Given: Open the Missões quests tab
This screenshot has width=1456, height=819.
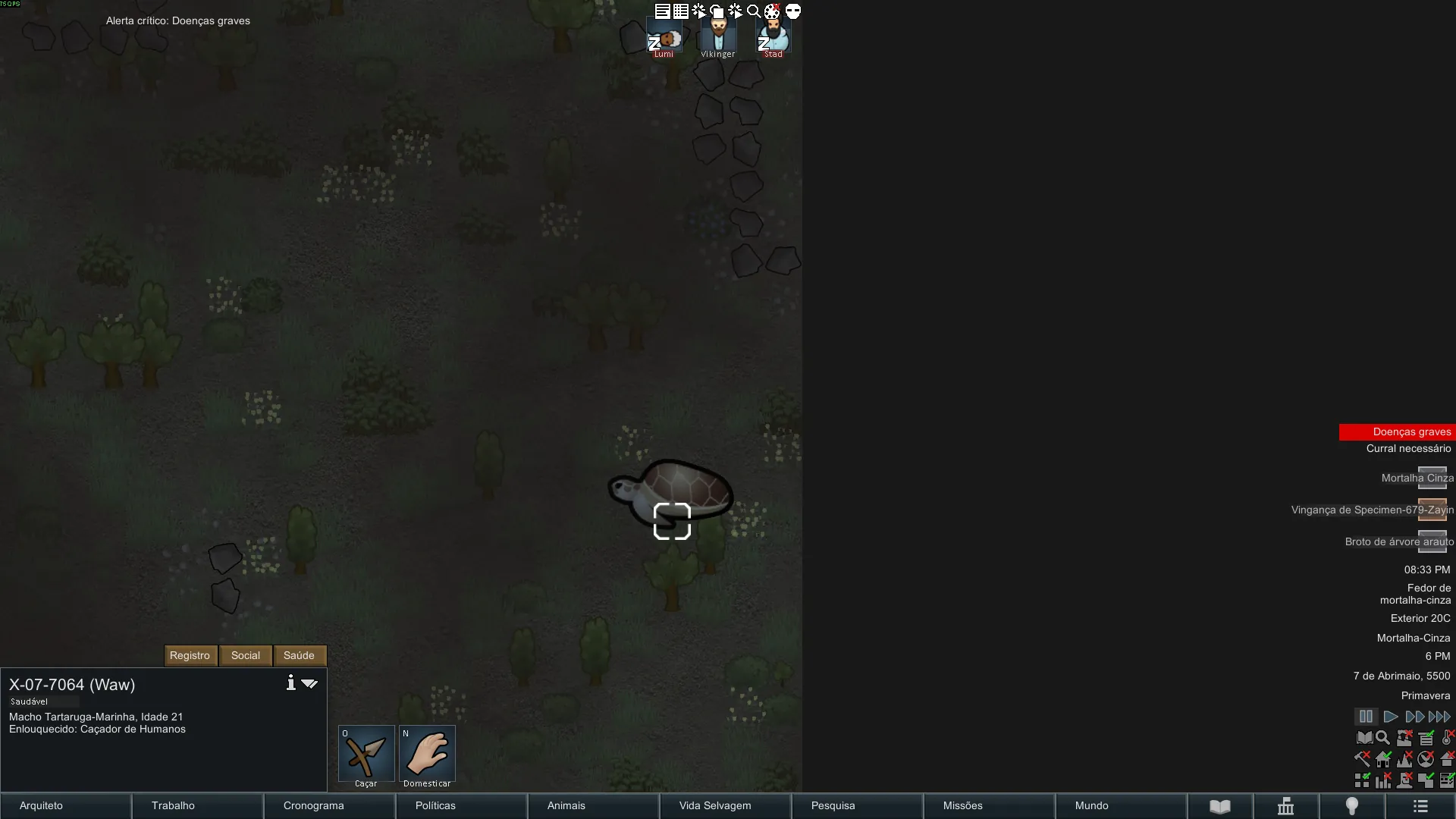Looking at the screenshot, I should 989,805.
